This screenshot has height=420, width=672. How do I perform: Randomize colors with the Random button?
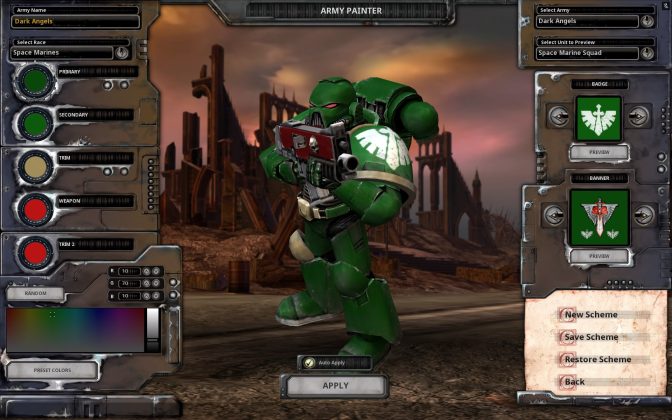(x=35, y=294)
